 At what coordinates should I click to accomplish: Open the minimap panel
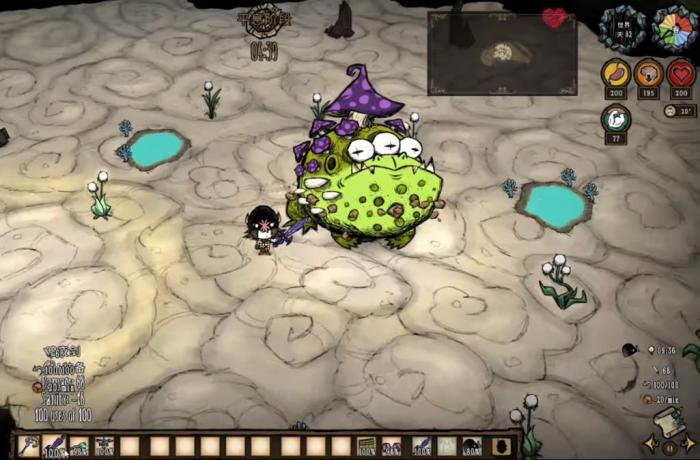tap(502, 53)
